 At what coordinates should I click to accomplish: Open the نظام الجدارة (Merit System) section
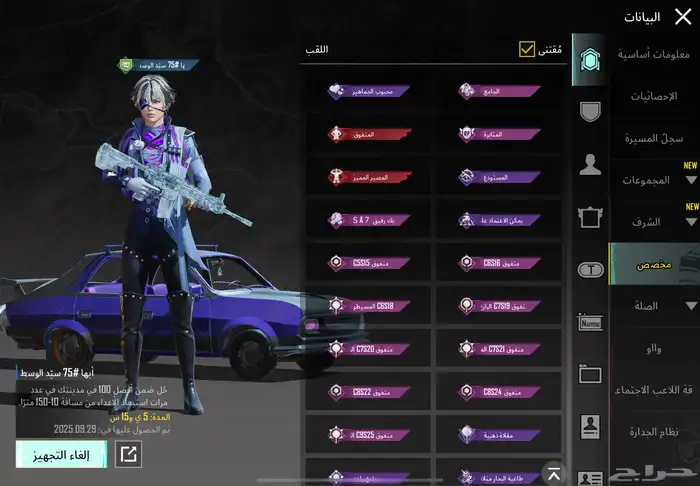(657, 431)
